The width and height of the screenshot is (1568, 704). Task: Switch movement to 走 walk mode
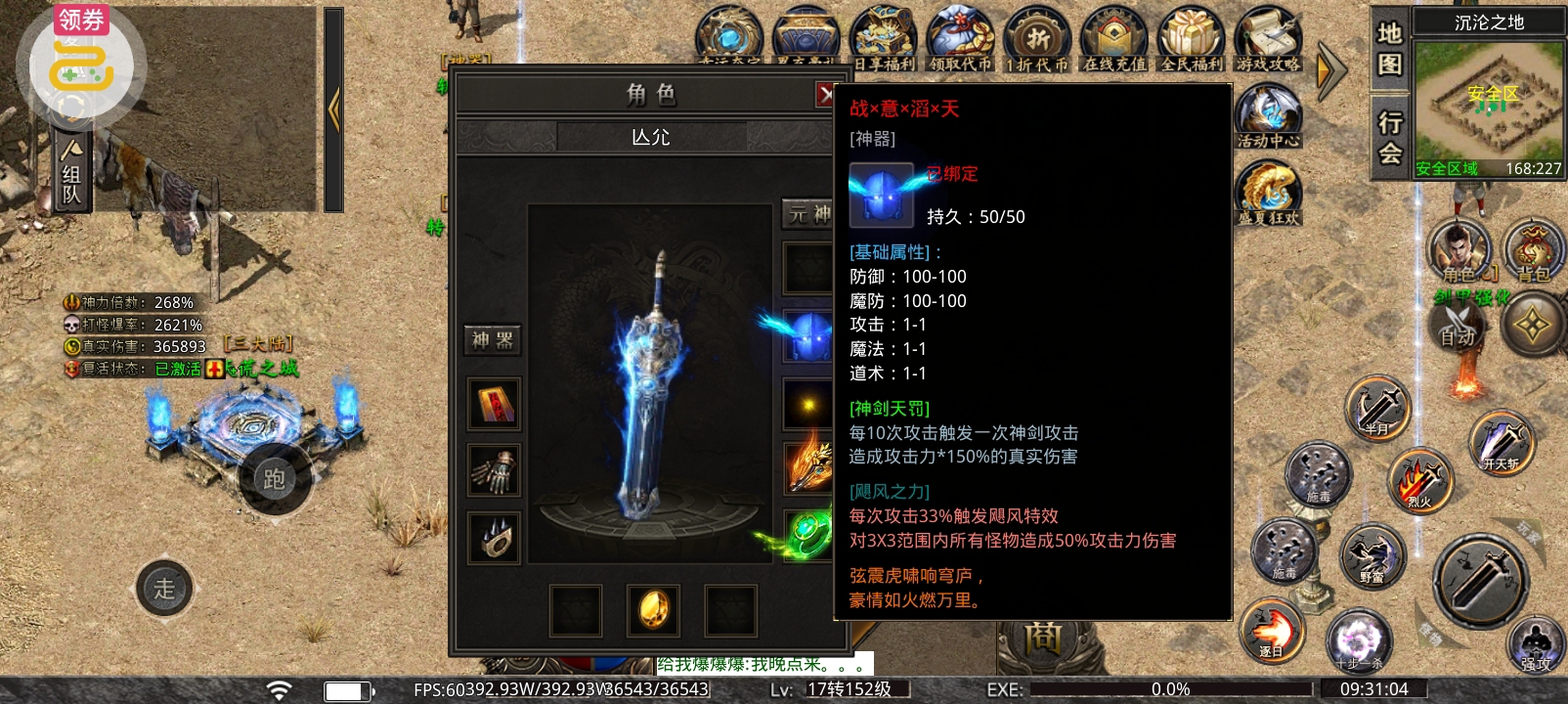click(164, 588)
